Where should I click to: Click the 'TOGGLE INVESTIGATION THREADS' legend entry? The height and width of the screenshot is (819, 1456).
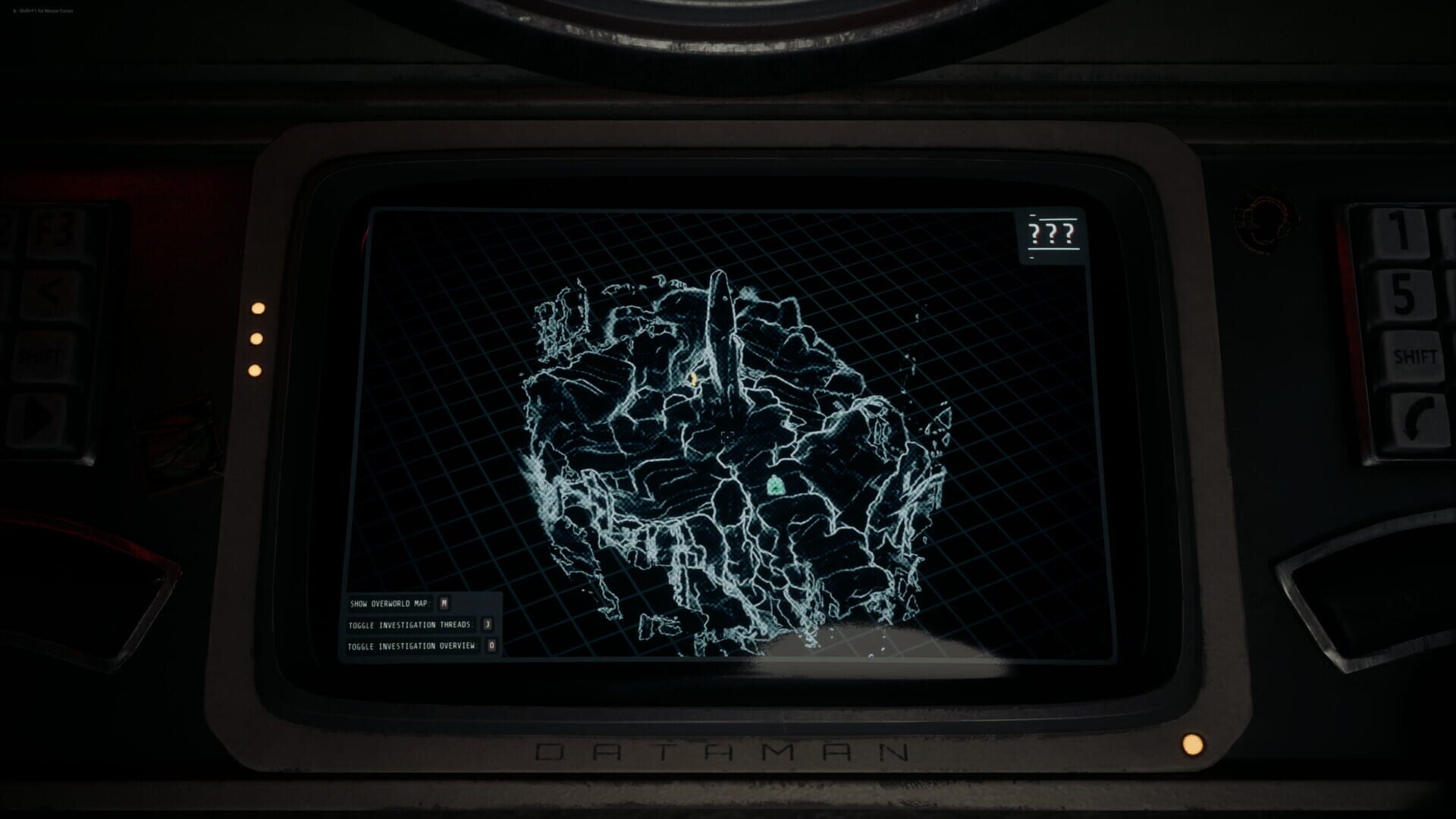[411, 623]
